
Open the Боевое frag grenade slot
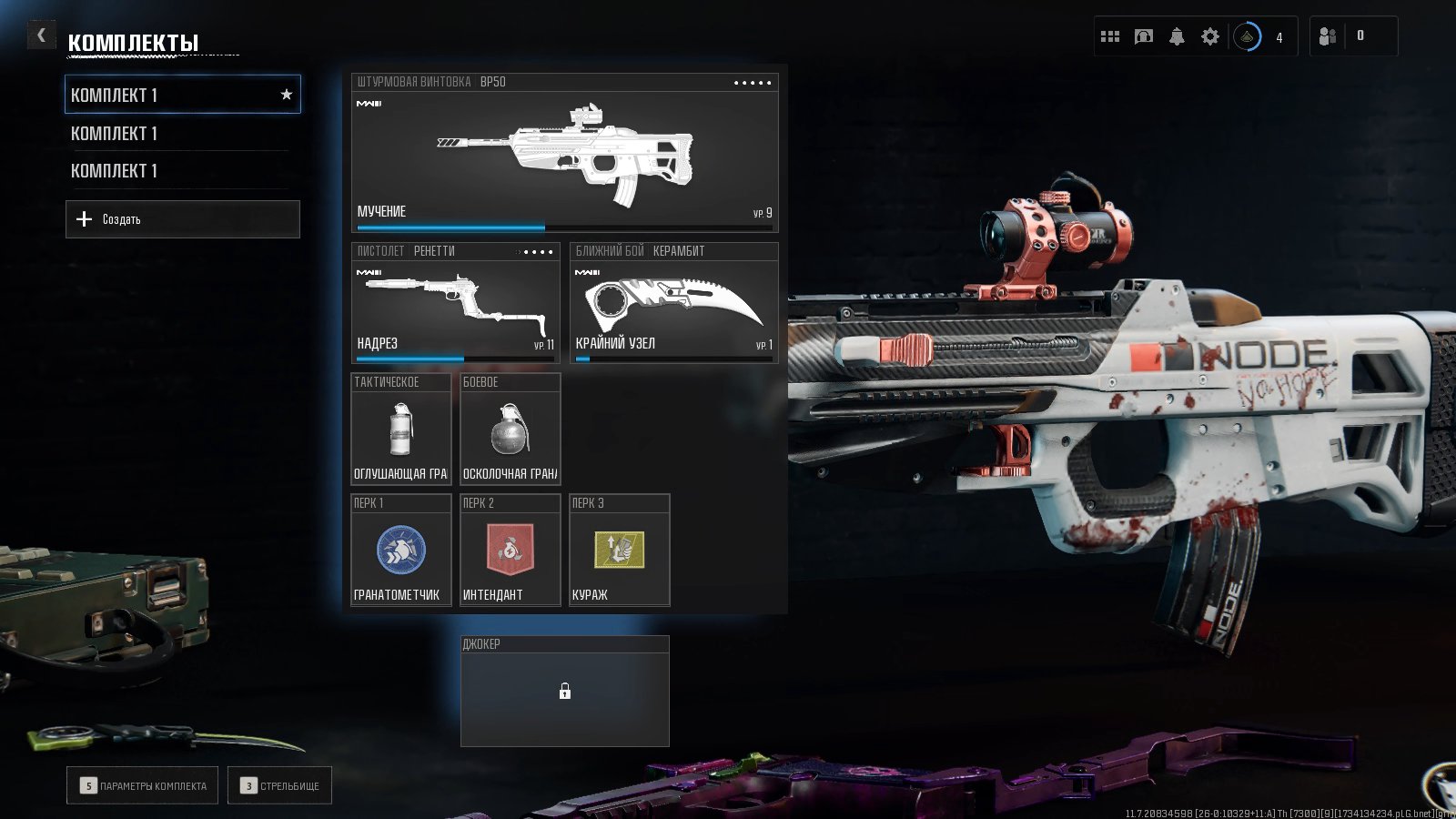pos(510,429)
